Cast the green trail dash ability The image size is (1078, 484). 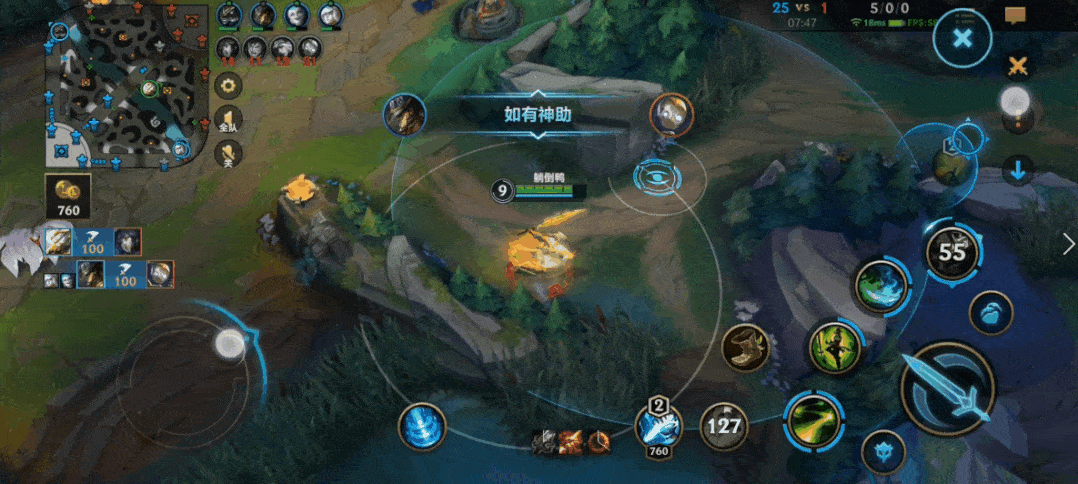point(810,418)
